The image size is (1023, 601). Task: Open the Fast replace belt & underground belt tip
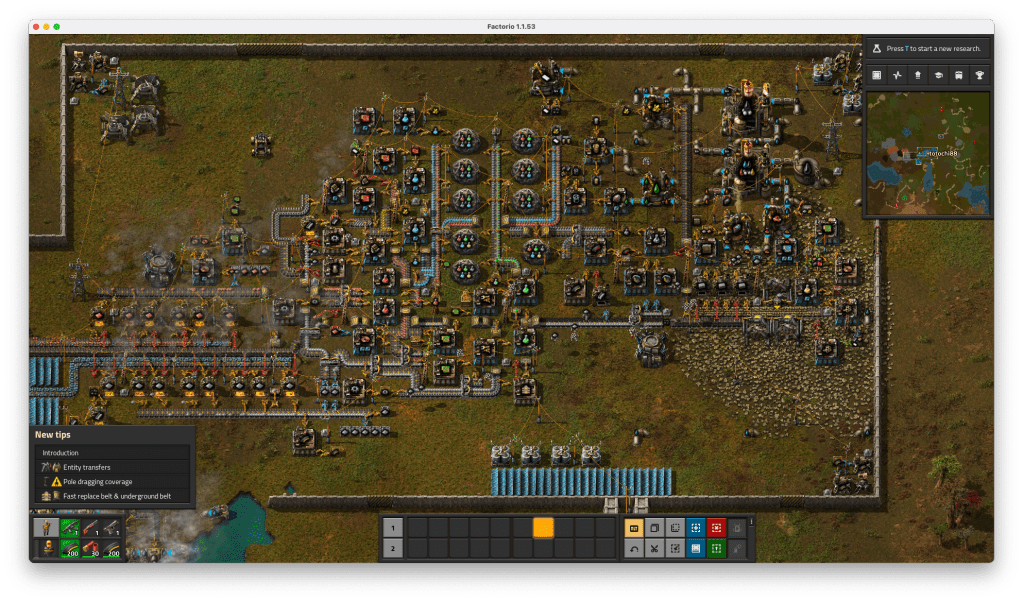112,496
